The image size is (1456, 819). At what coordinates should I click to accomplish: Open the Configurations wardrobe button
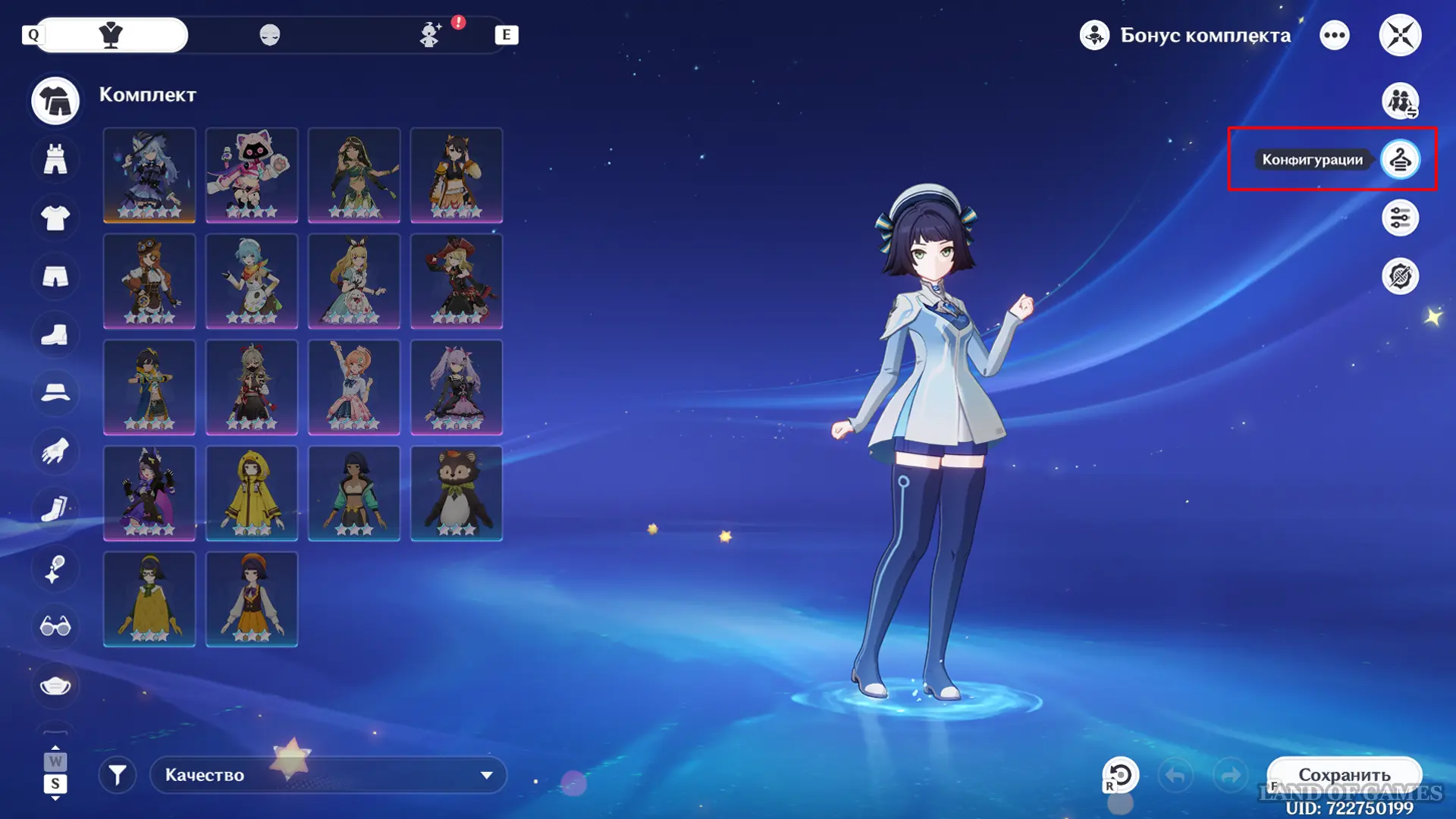pyautogui.click(x=1400, y=159)
